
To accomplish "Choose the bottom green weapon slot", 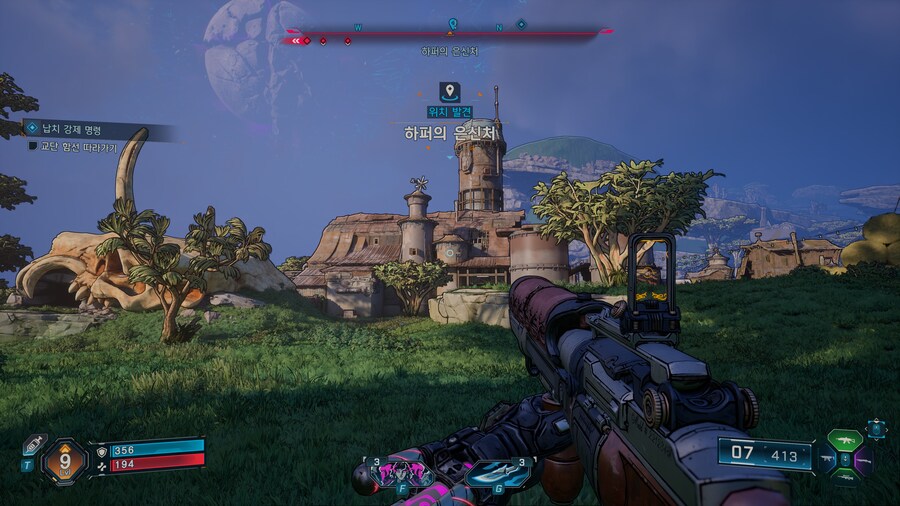I will [x=844, y=478].
